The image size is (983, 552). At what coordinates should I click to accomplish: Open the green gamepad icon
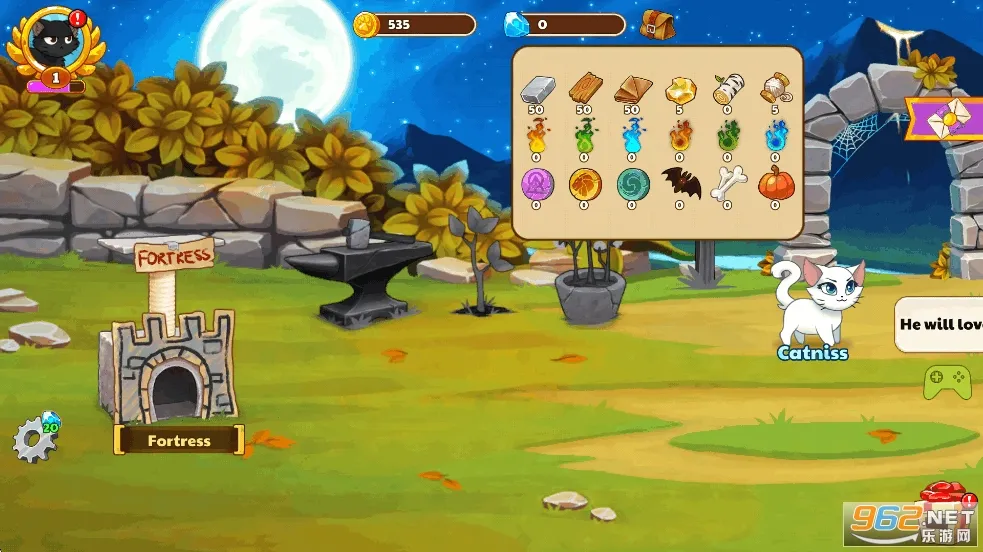coord(946,381)
